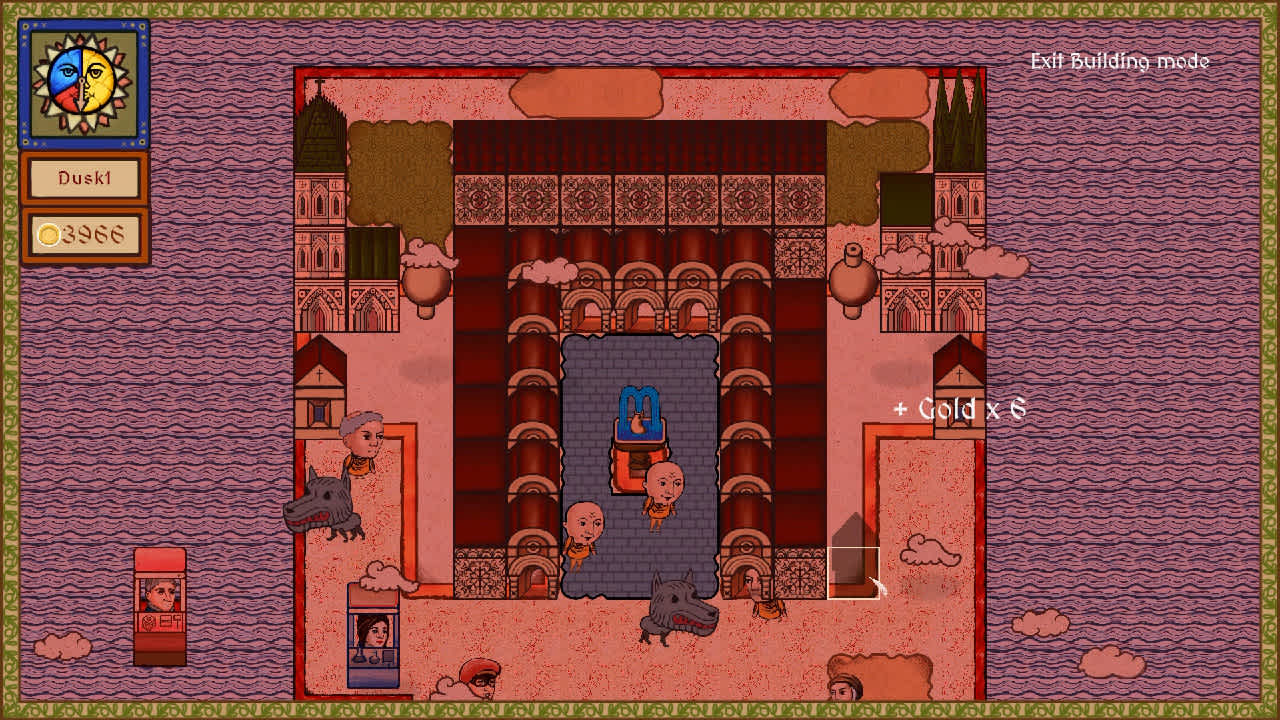Open the elder man's portrait card

tap(160, 594)
